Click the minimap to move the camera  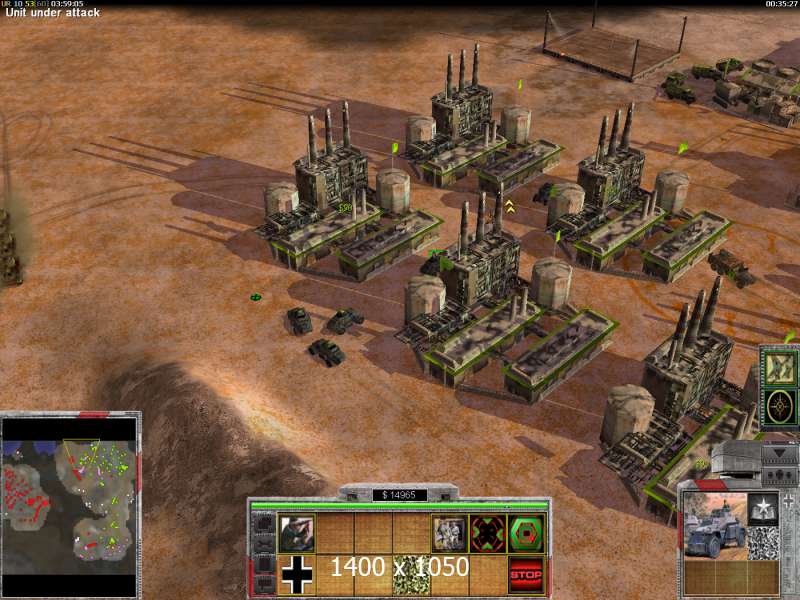pos(70,486)
